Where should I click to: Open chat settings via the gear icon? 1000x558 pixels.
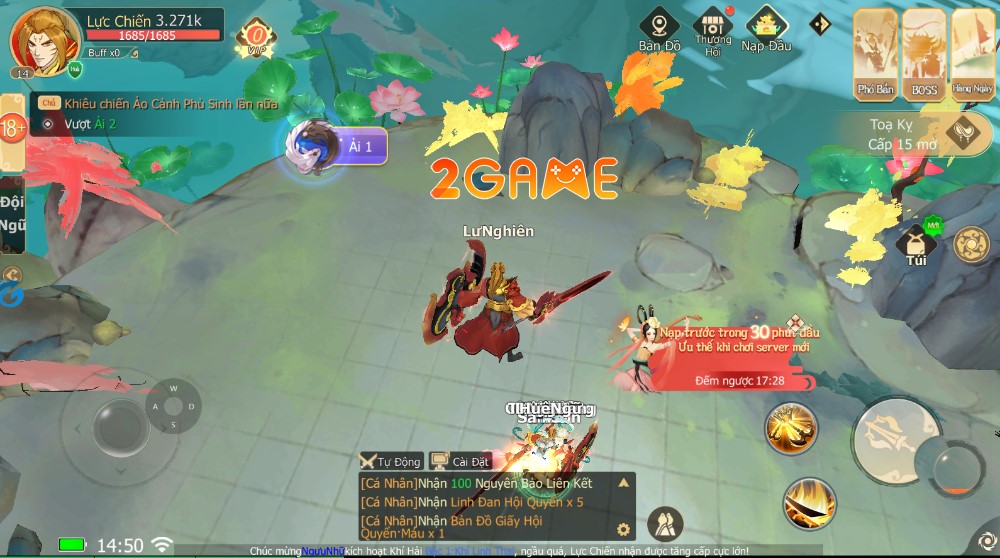pyautogui.click(x=623, y=529)
